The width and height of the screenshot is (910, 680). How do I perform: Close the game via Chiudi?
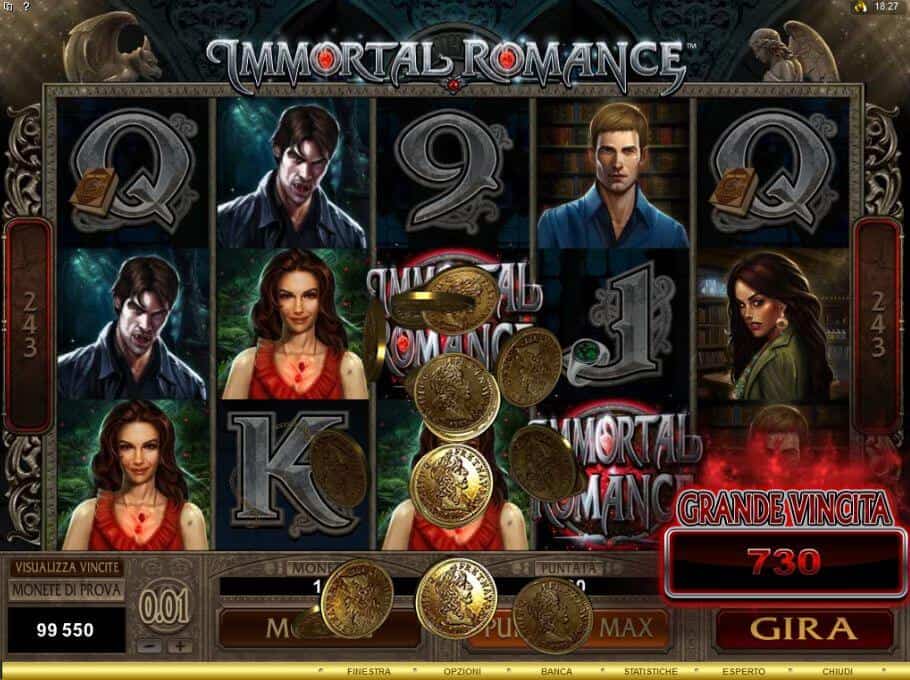pyautogui.click(x=838, y=671)
